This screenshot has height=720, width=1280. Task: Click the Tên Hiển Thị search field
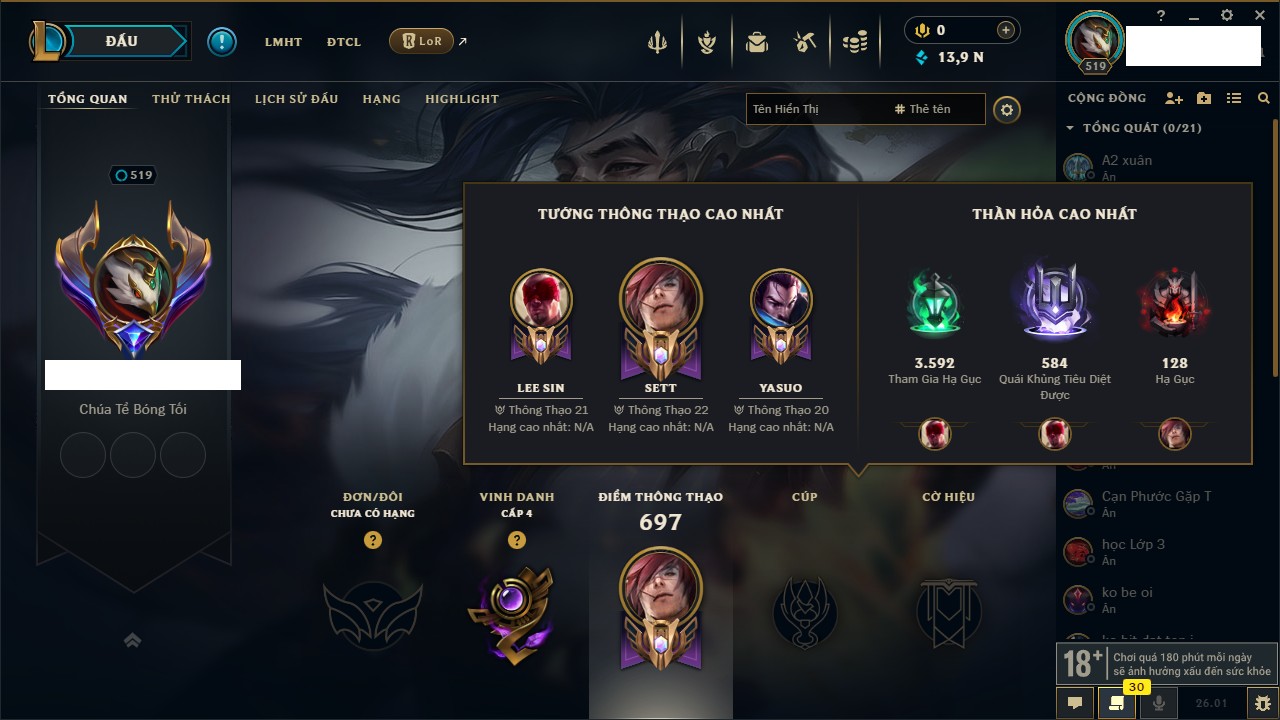tap(815, 109)
